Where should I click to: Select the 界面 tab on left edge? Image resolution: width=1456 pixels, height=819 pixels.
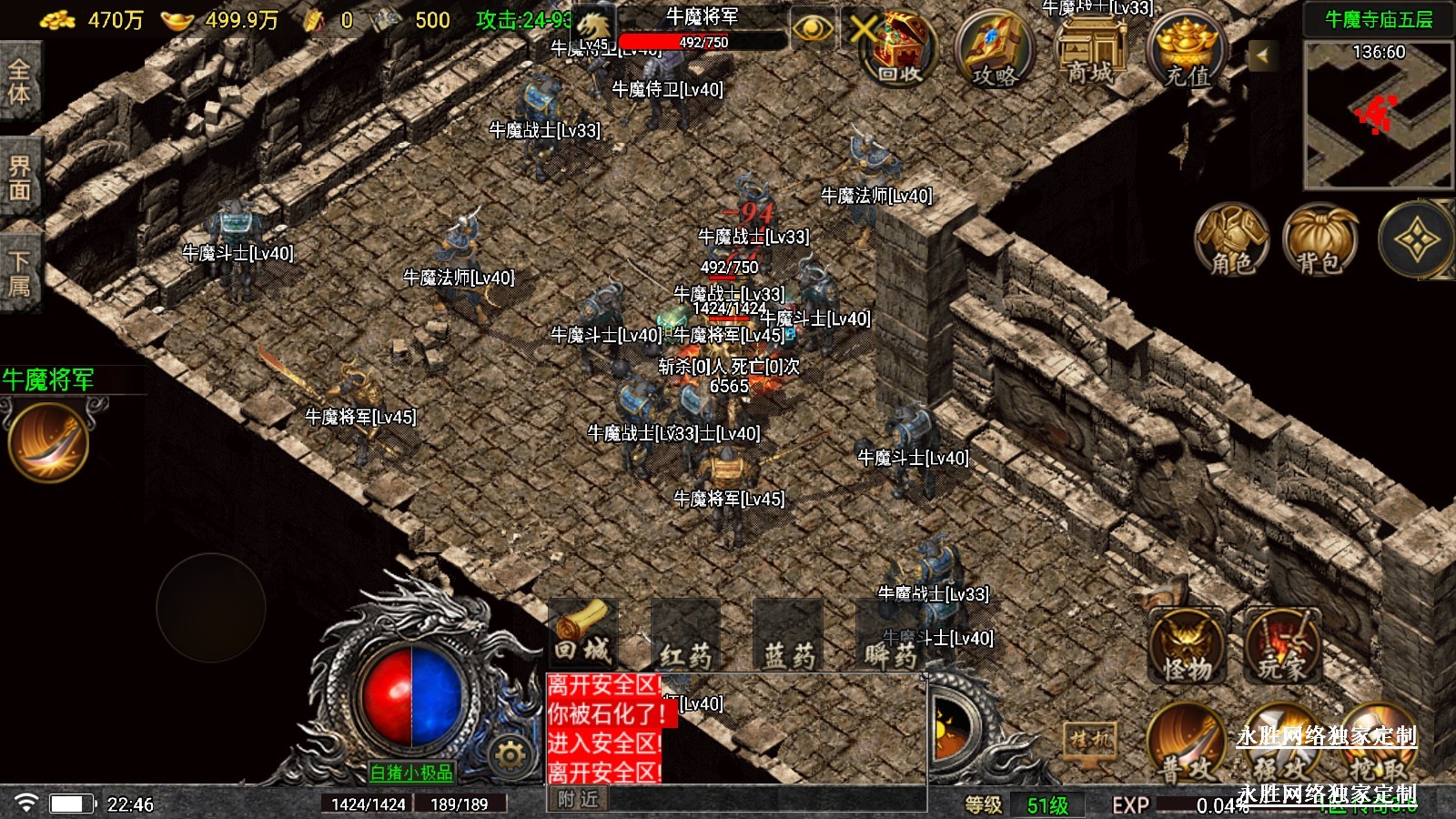pos(19,178)
